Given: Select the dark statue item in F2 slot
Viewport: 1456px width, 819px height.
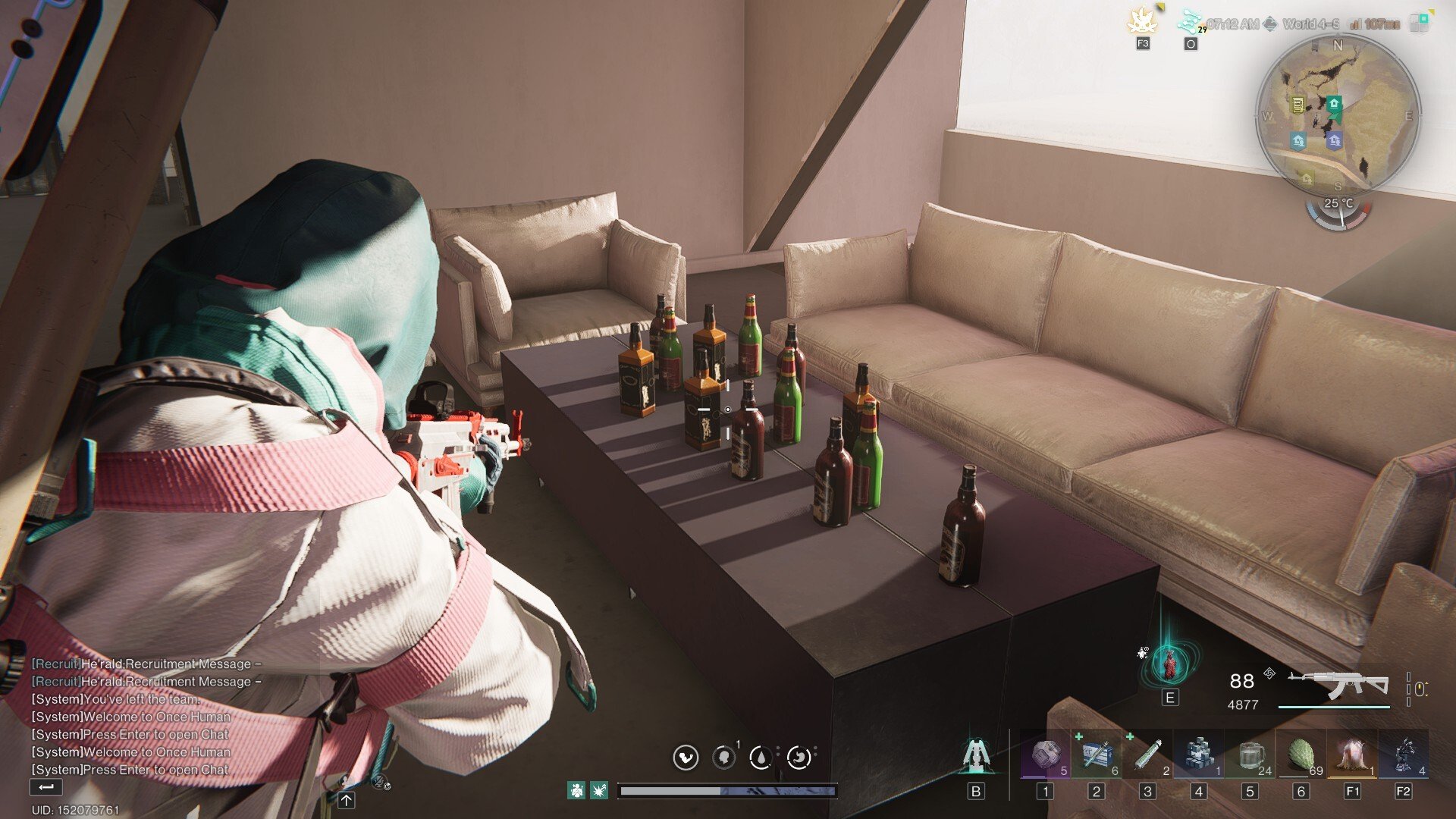Looking at the screenshot, I should (x=1404, y=755).
